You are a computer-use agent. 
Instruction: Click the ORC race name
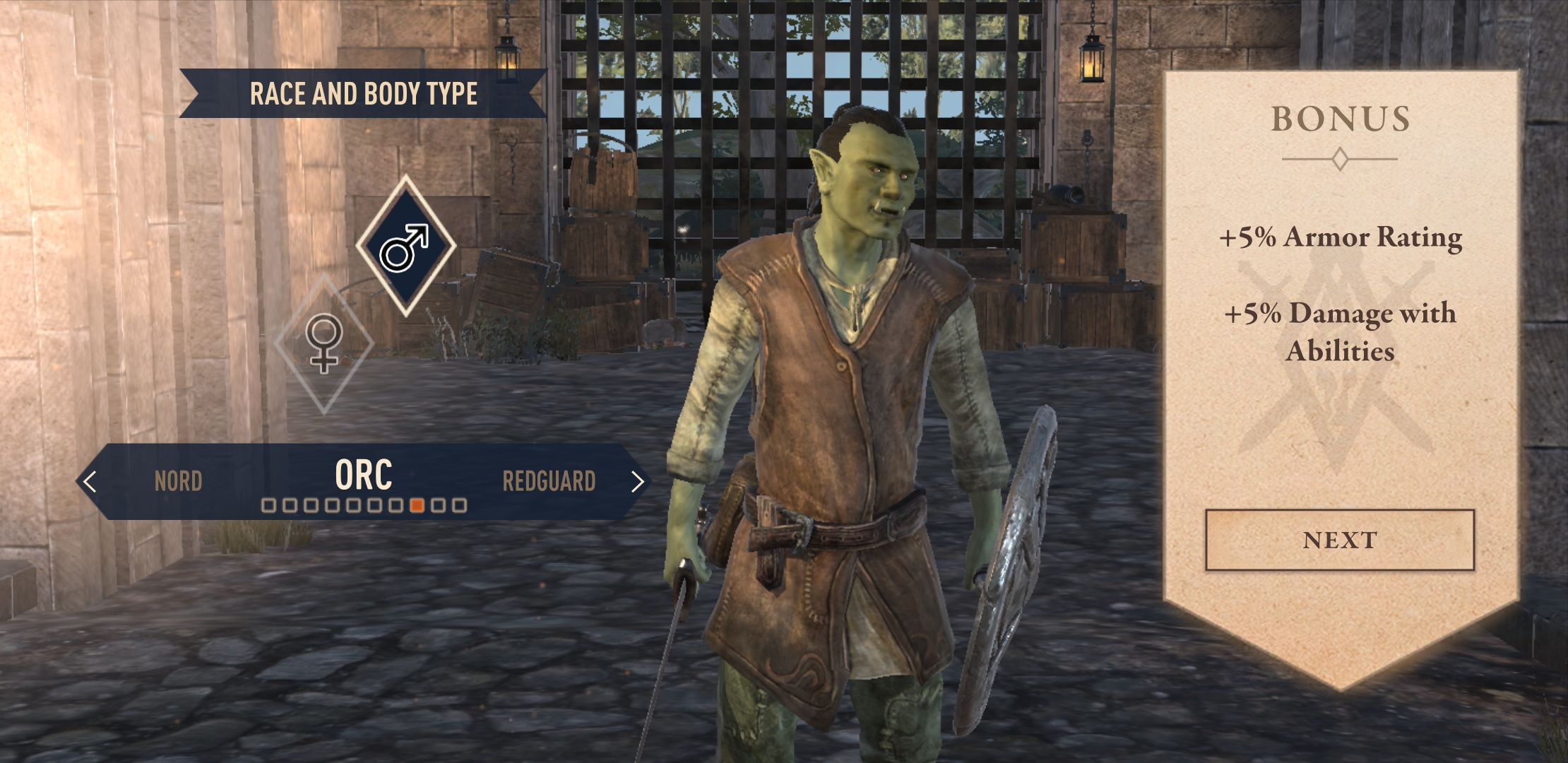pyautogui.click(x=364, y=476)
